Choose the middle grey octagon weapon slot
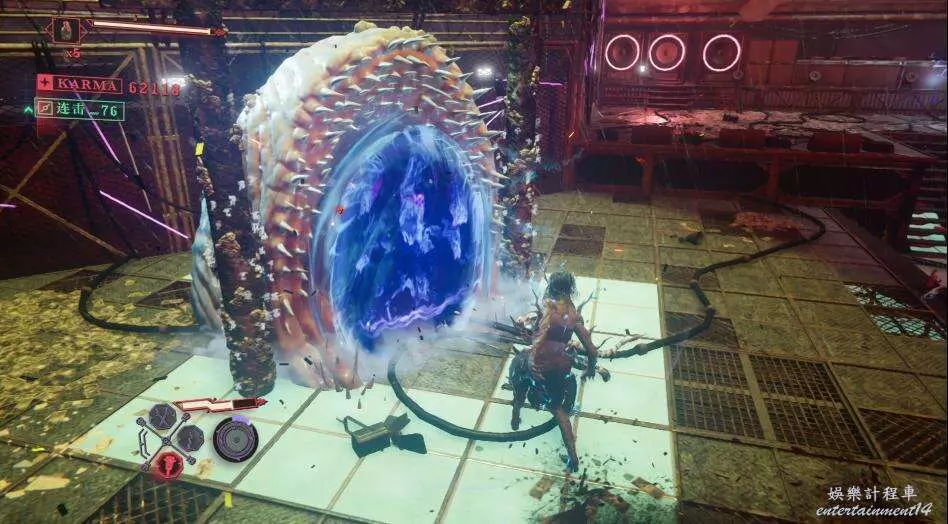The width and height of the screenshot is (948, 524). pyautogui.click(x=190, y=438)
